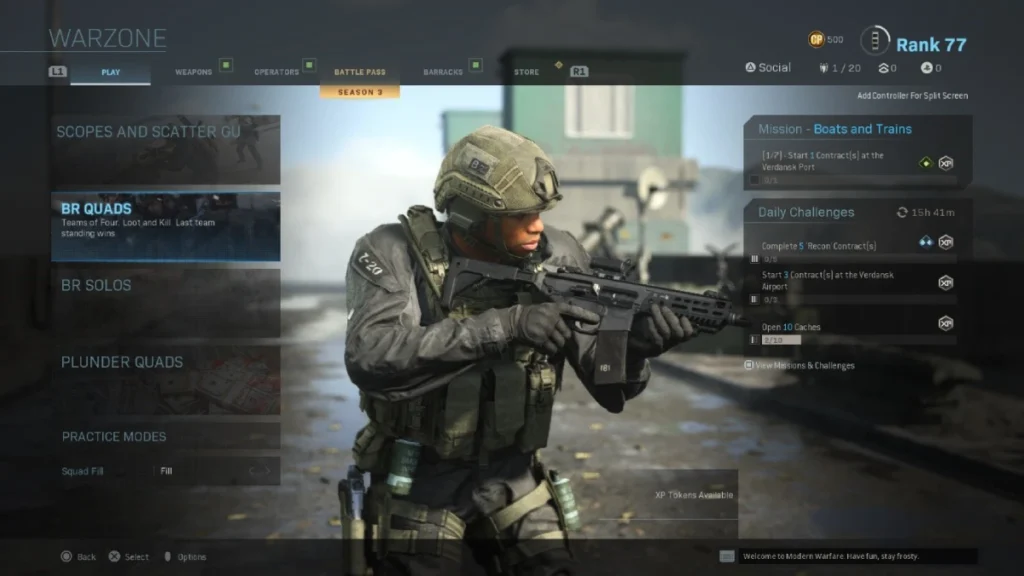
Task: Choose the BR Quads playlist
Action: point(166,226)
